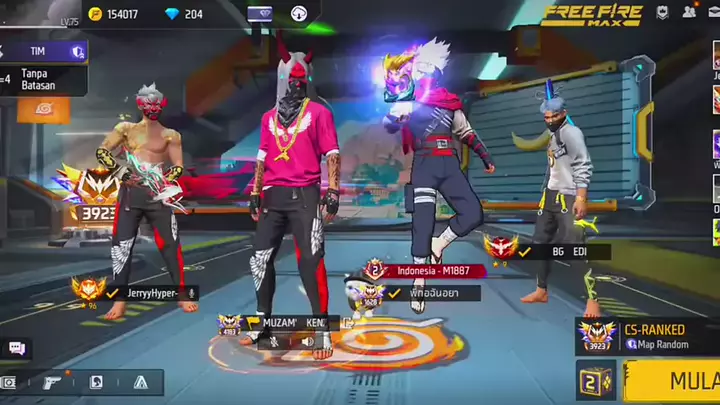Image resolution: width=720 pixels, height=405 pixels.
Task: View the BG EDI player nameplate
Action: pyautogui.click(x=565, y=252)
